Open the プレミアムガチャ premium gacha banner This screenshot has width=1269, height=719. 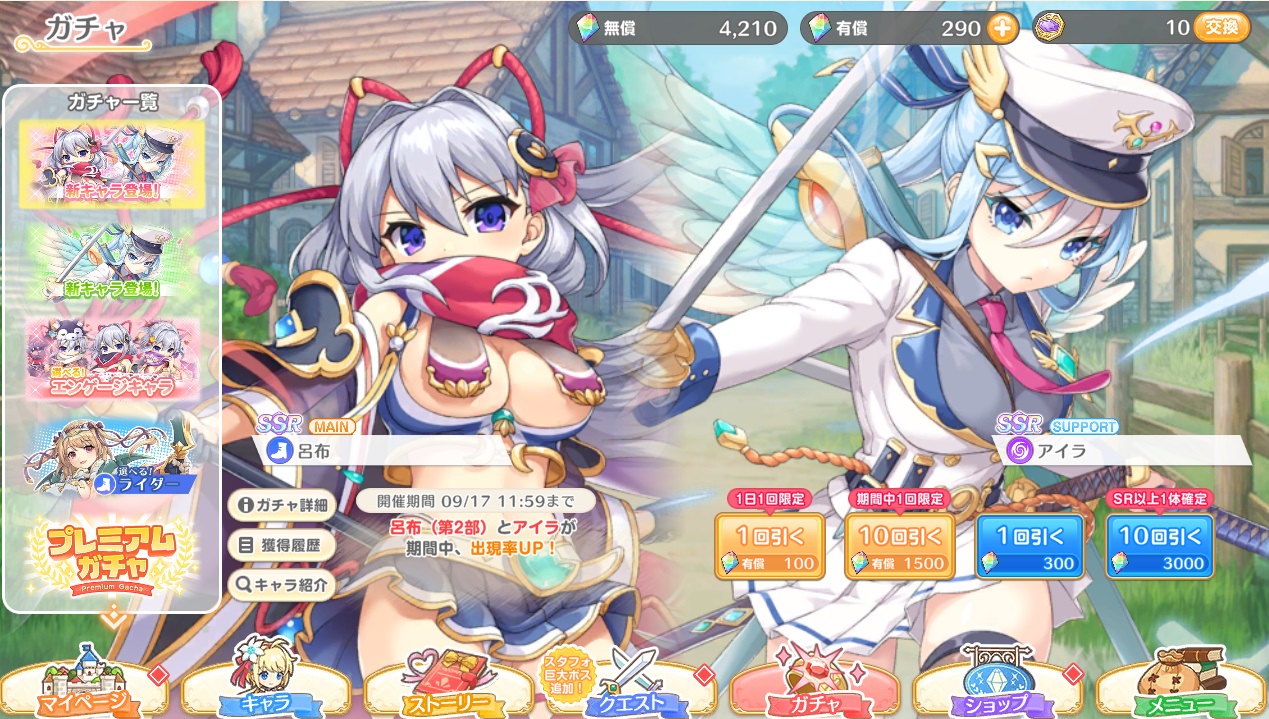click(x=112, y=553)
